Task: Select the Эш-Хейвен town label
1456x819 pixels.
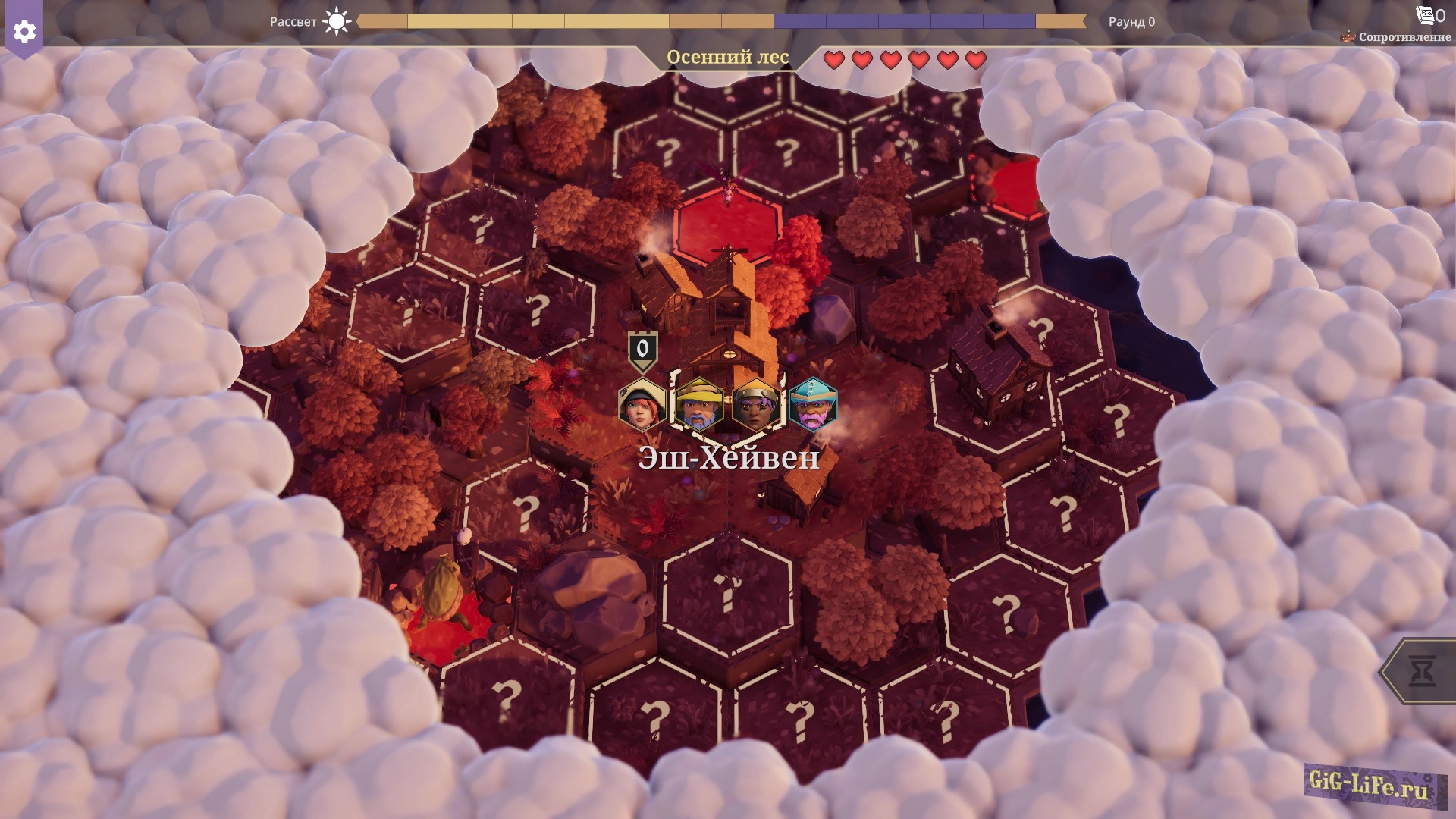Action: [x=729, y=457]
